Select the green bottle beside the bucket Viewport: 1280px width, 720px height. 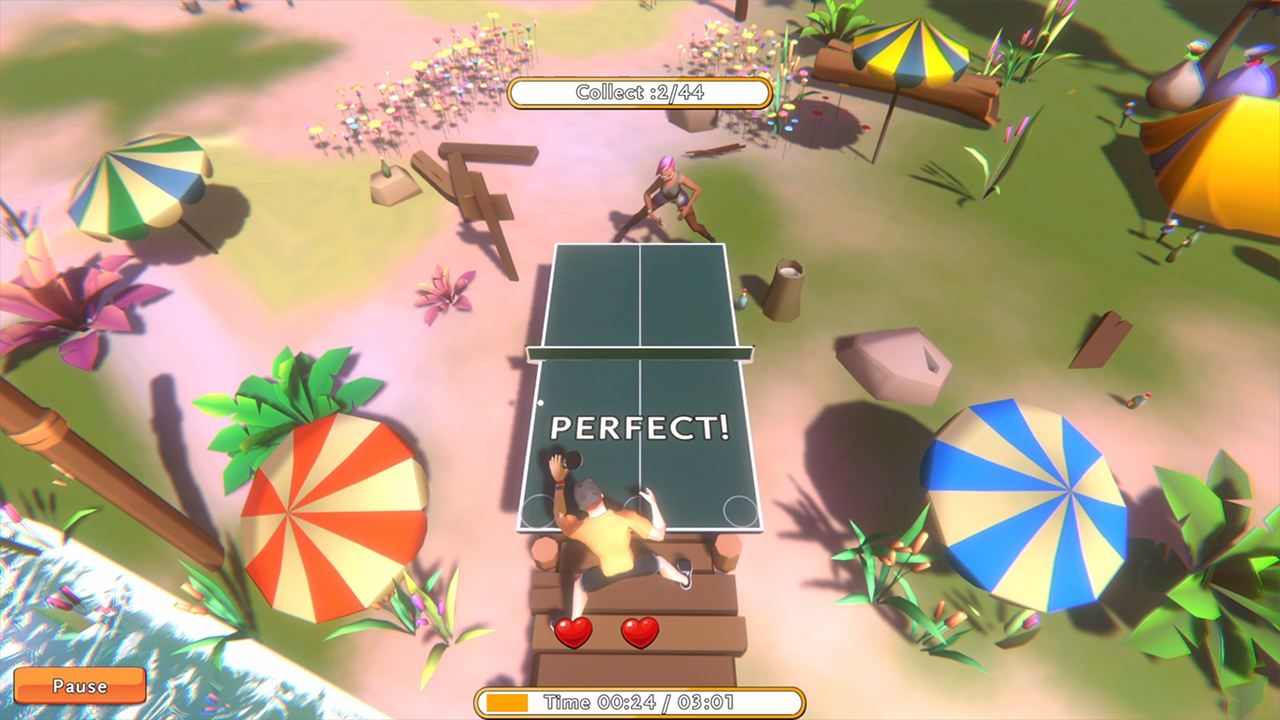tap(743, 301)
